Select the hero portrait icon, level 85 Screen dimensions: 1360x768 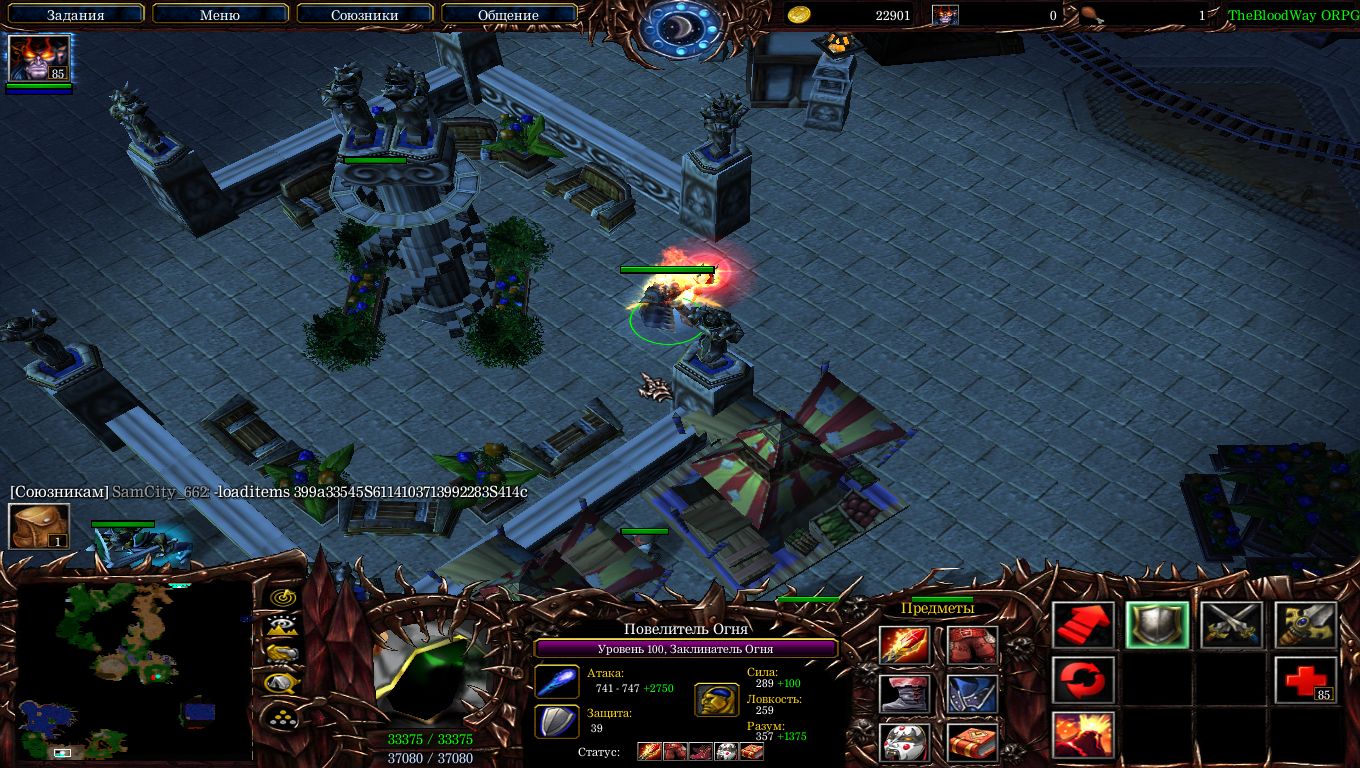click(x=40, y=58)
